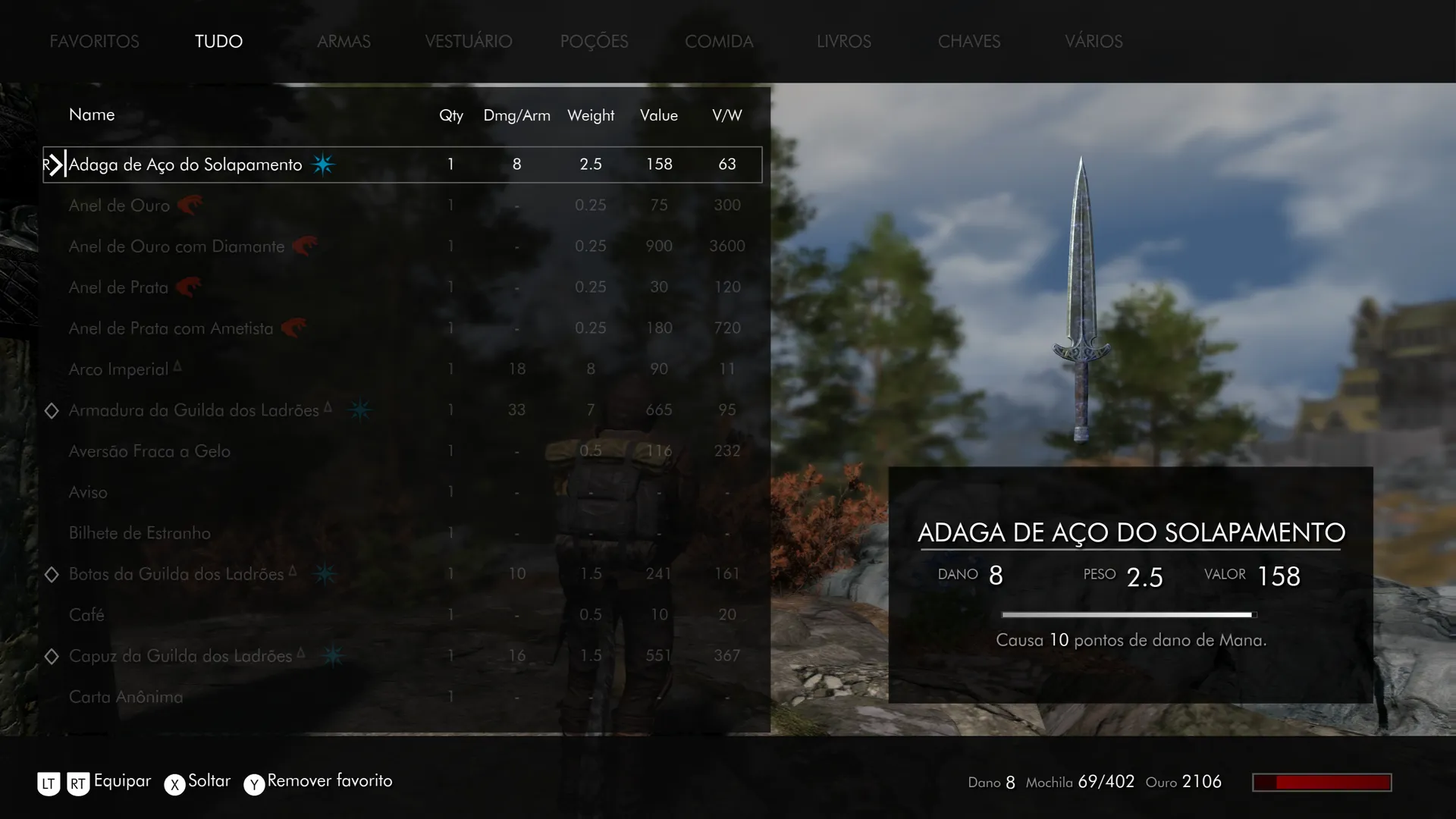Viewport: 1456px width, 819px height.
Task: Choose the Bilhete de Estranho note
Action: click(140, 533)
